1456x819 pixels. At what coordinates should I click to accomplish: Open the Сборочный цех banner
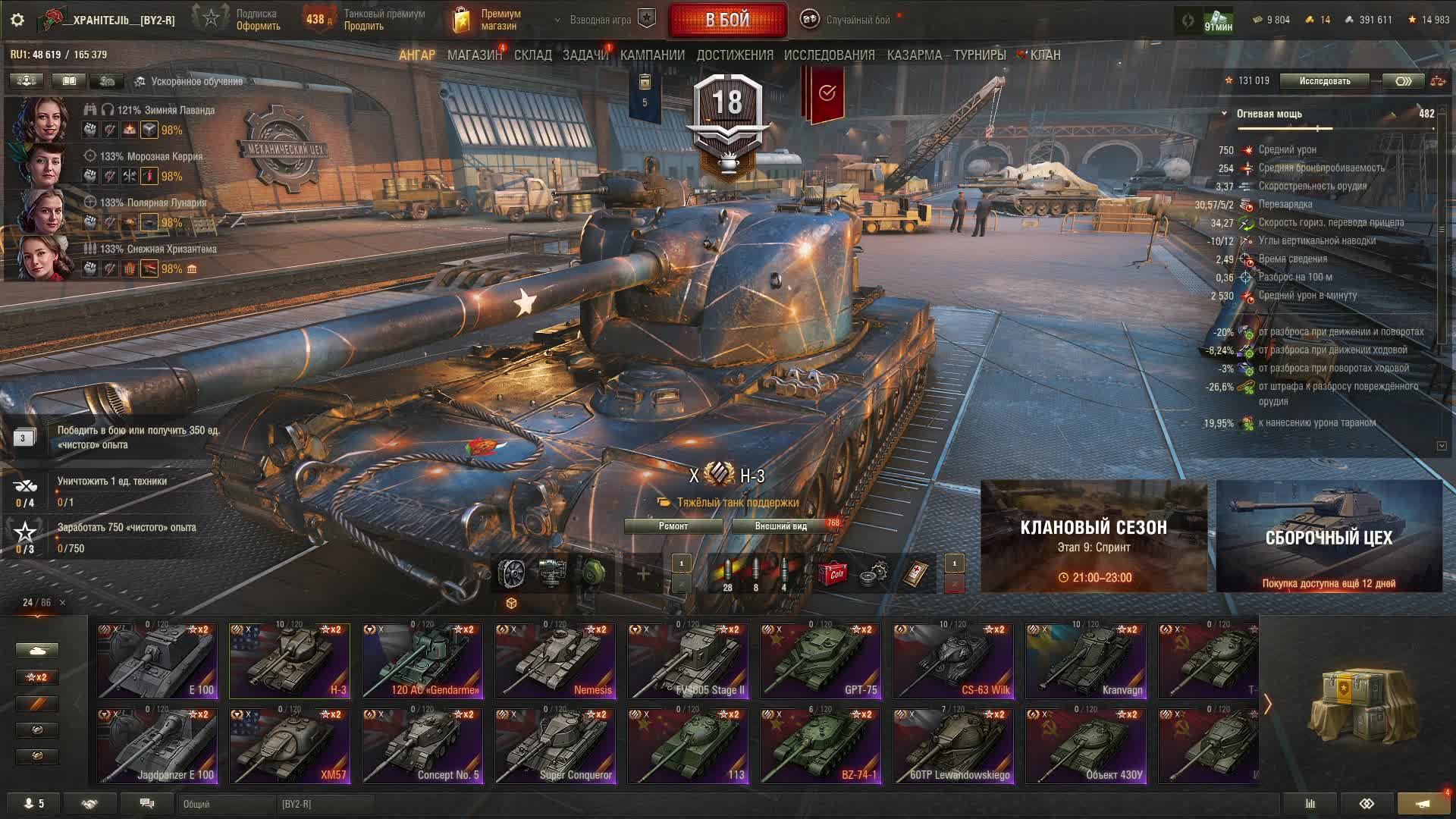1329,536
